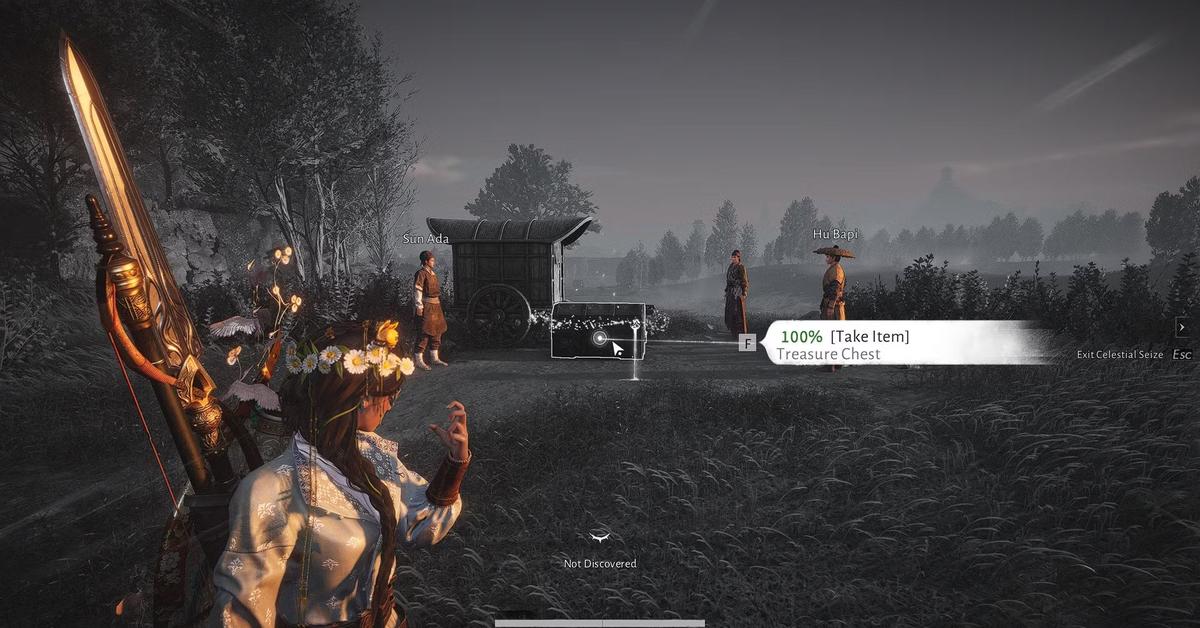Select the highlighted treasure chest target marker
This screenshot has height=628, width=1200.
point(599,339)
